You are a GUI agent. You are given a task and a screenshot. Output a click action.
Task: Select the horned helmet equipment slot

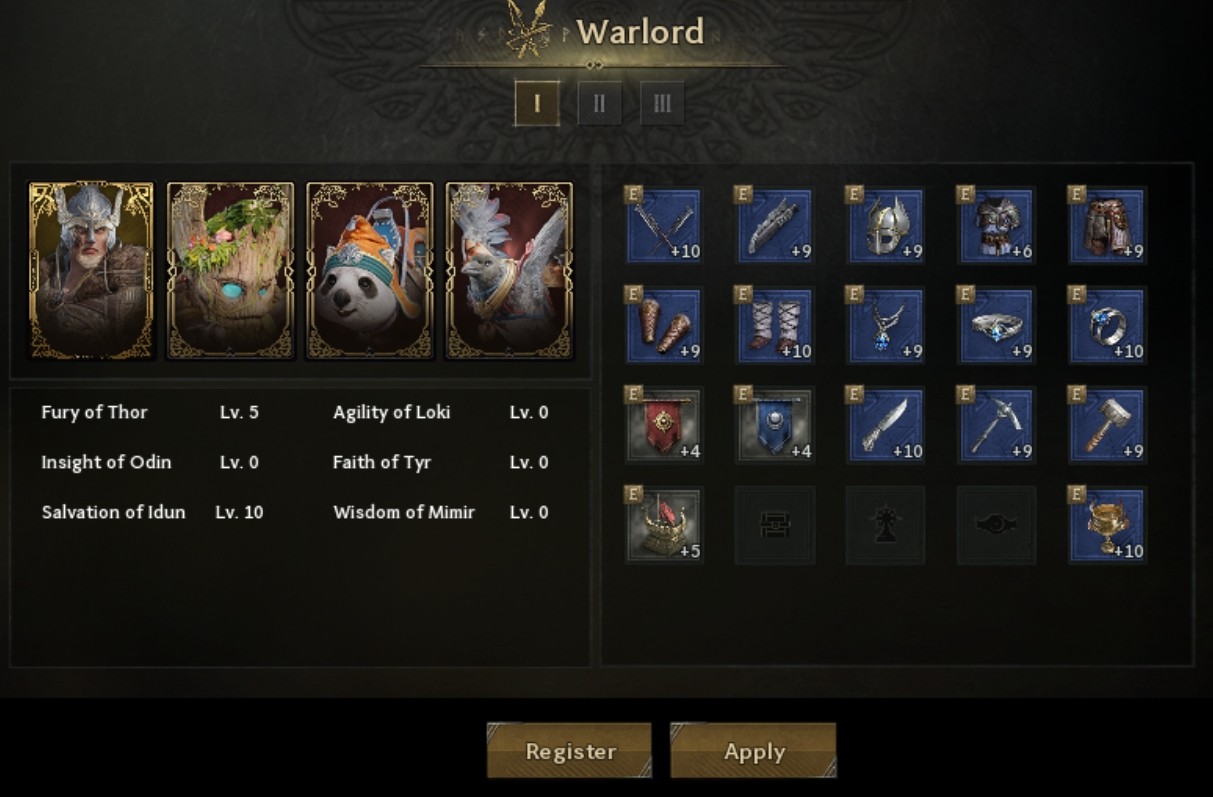[x=885, y=226]
